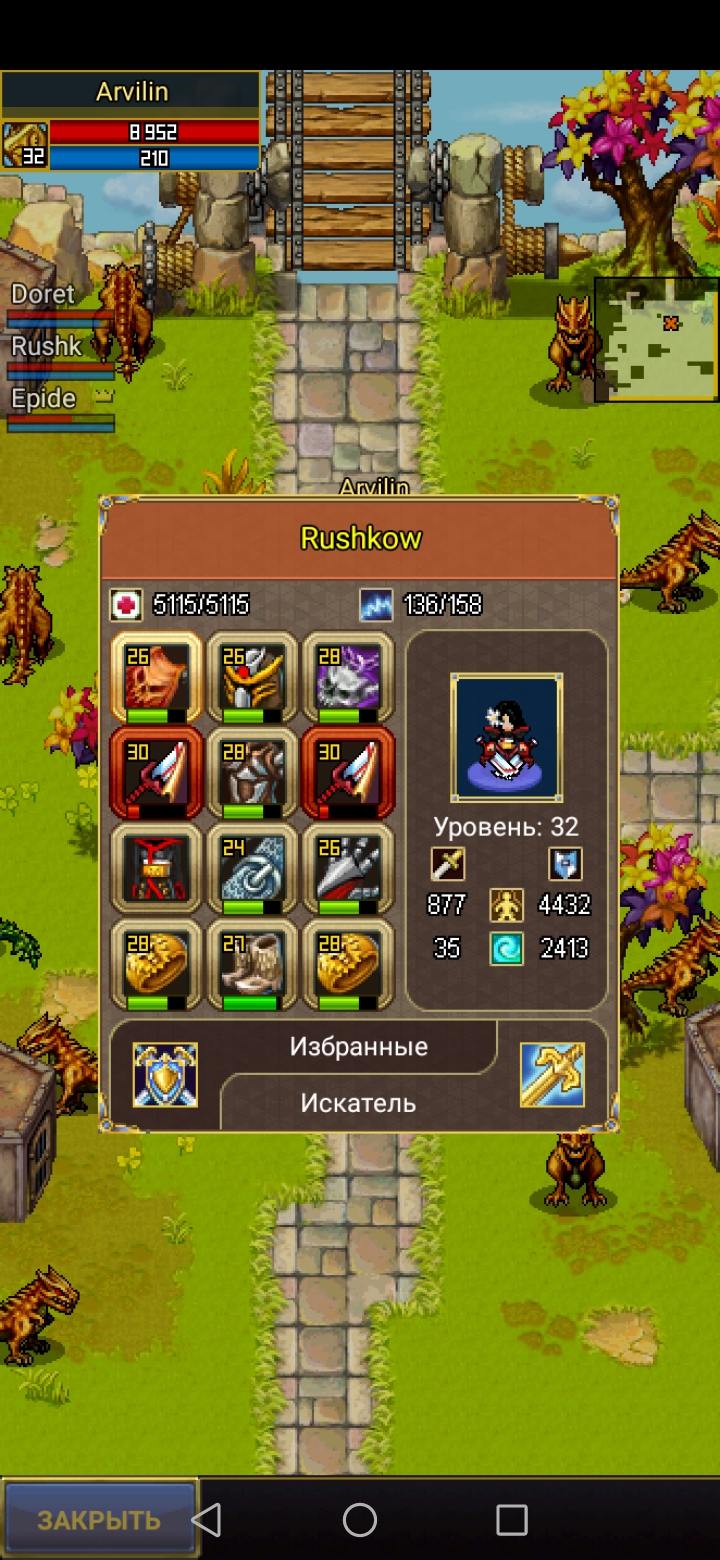Close the Rushkow inspection panel with ЗАКРЫТЬ

[x=99, y=1520]
